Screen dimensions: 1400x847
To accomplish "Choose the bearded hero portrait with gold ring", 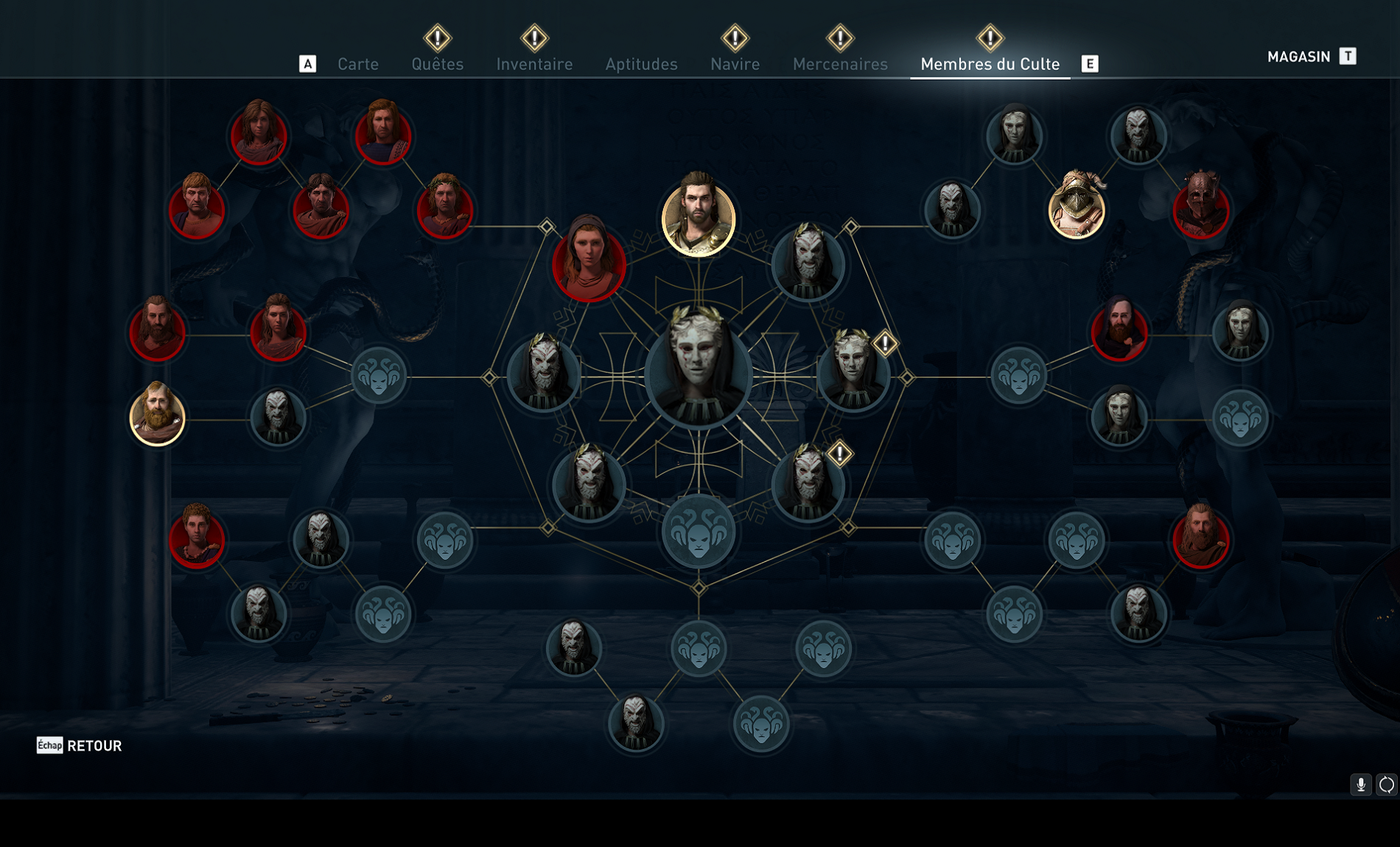I will click(x=698, y=217).
